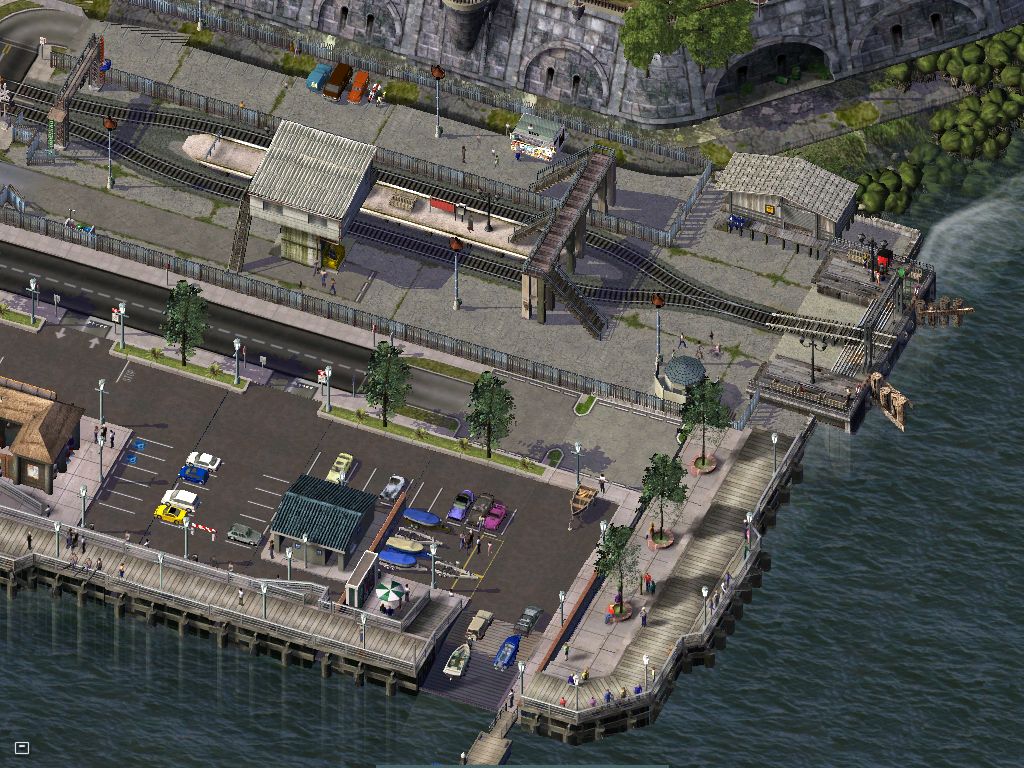1024x768 pixels.
Task: Click the small square show-interface toggle icon
Action: point(22,747)
